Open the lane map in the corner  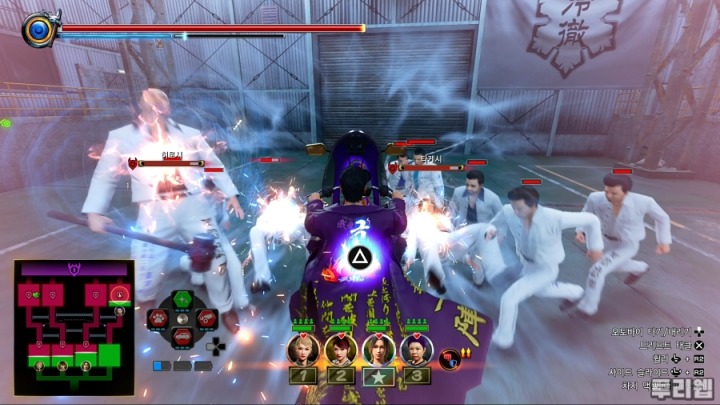(x=74, y=327)
